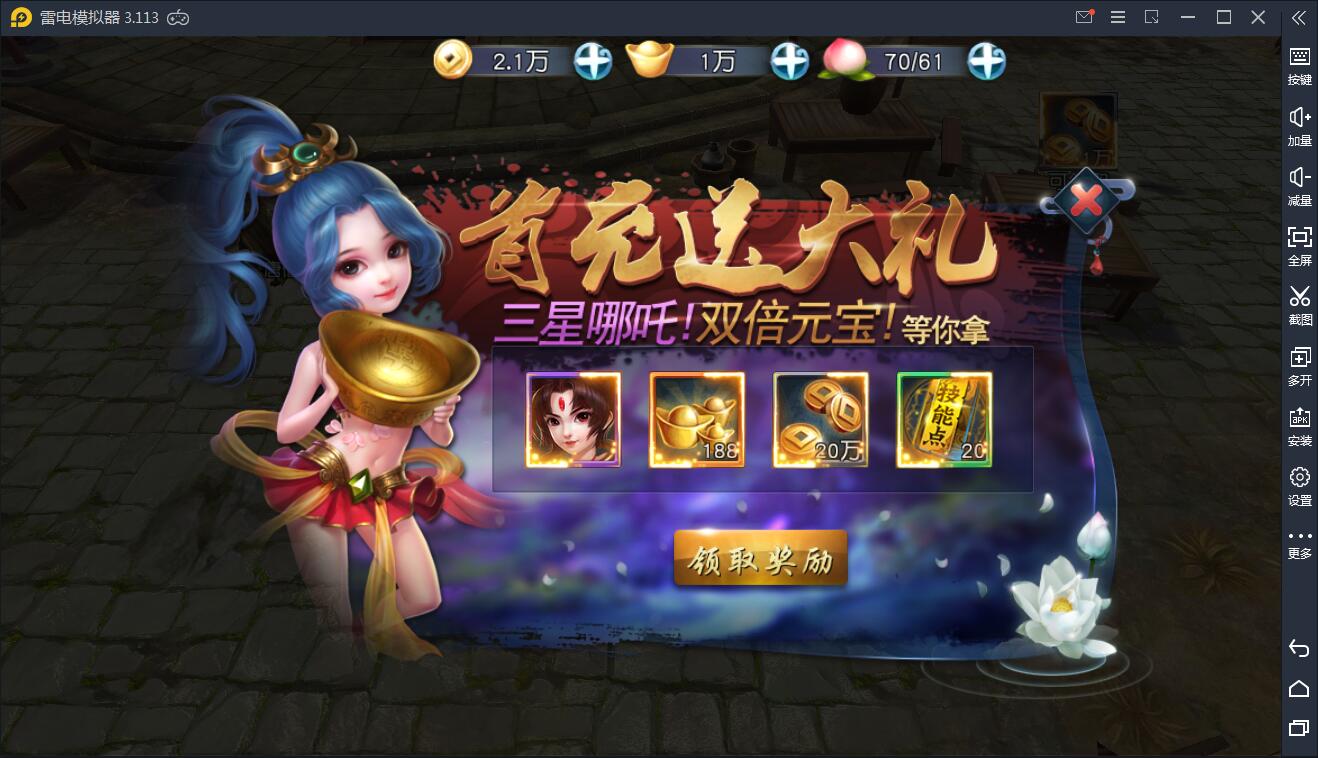Open the hamburger menu in the title bar
The height and width of the screenshot is (758, 1318).
(1117, 16)
